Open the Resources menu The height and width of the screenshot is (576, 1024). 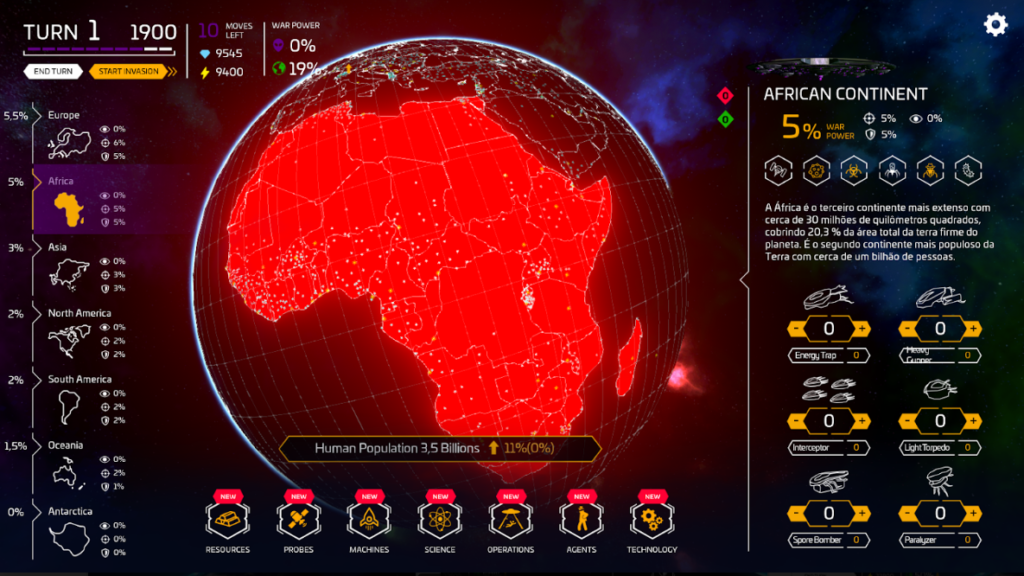227,522
